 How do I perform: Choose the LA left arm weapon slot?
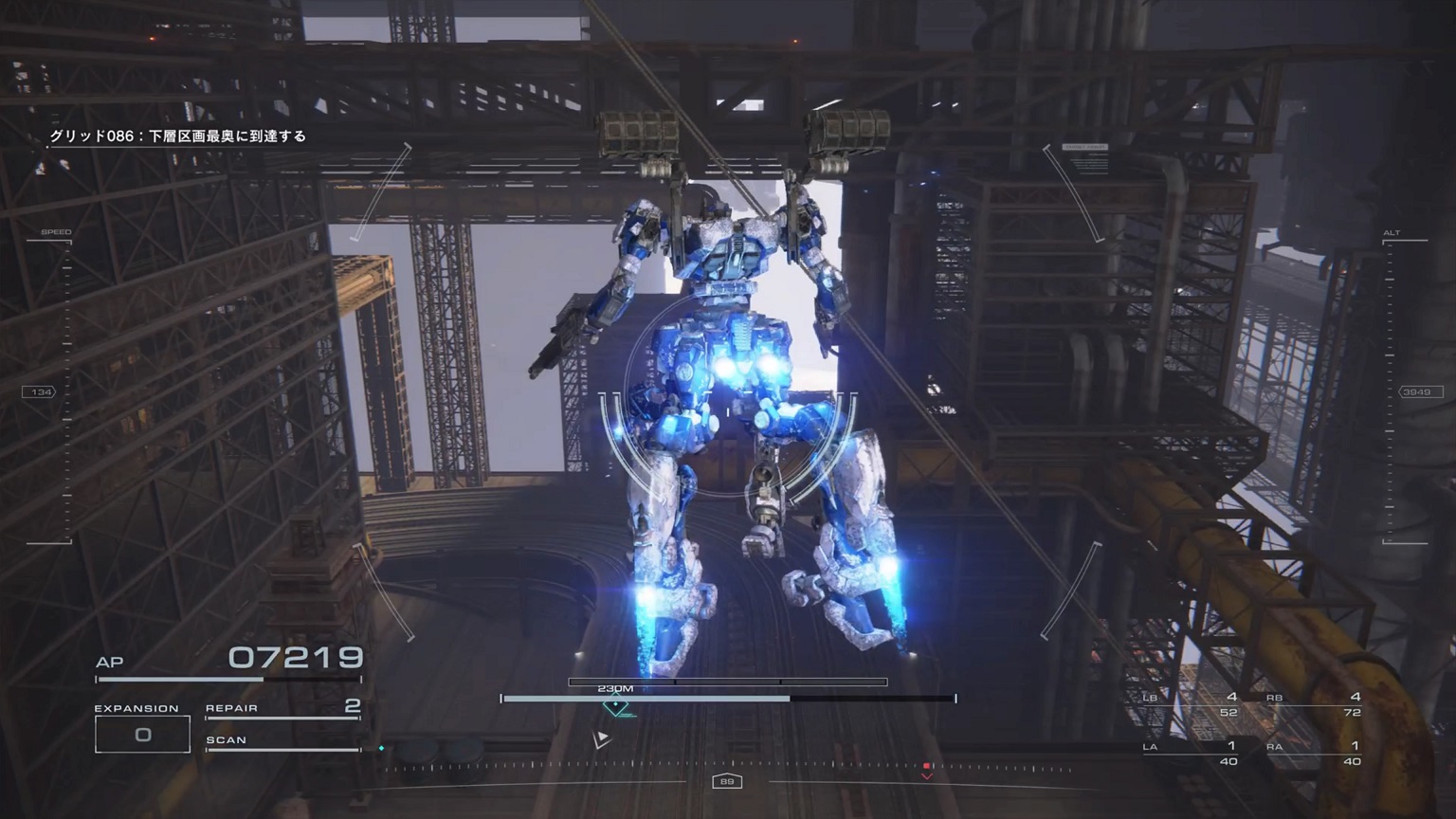point(1190,754)
